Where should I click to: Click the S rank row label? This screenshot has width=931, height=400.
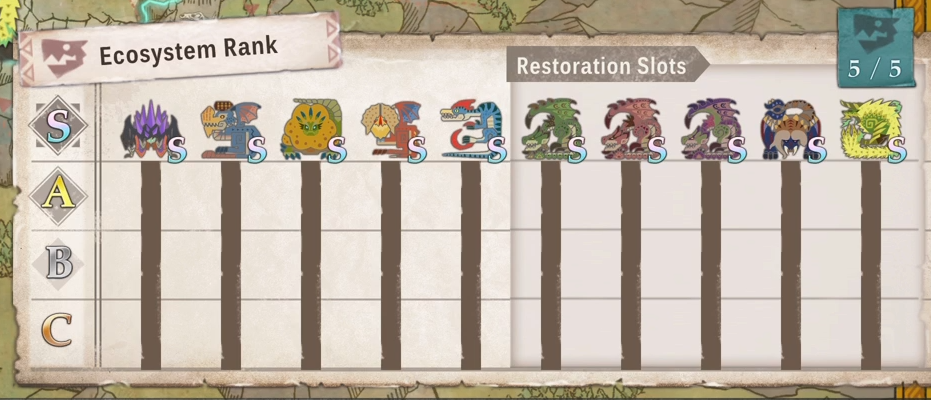click(x=58, y=127)
